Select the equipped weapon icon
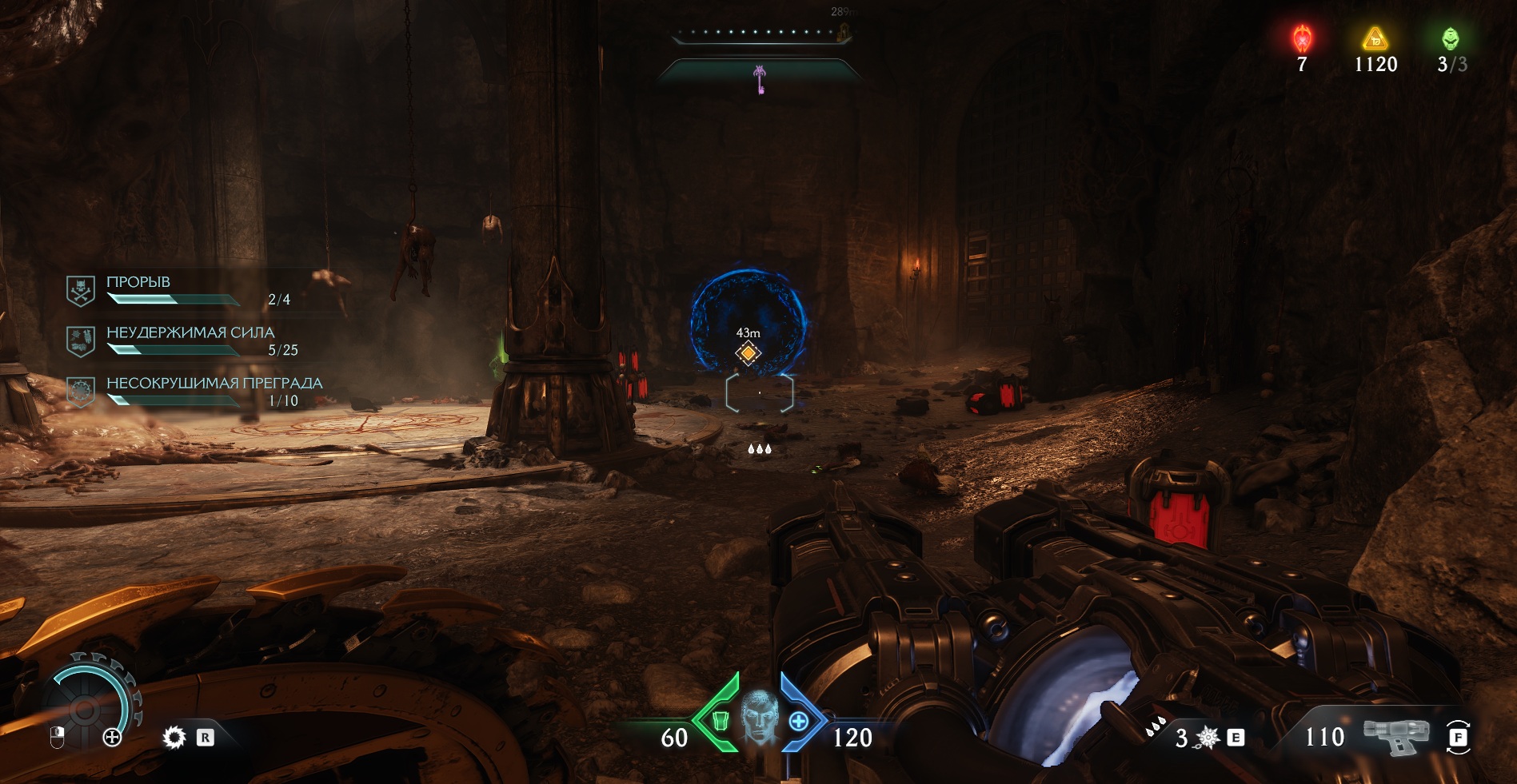 [1395, 736]
